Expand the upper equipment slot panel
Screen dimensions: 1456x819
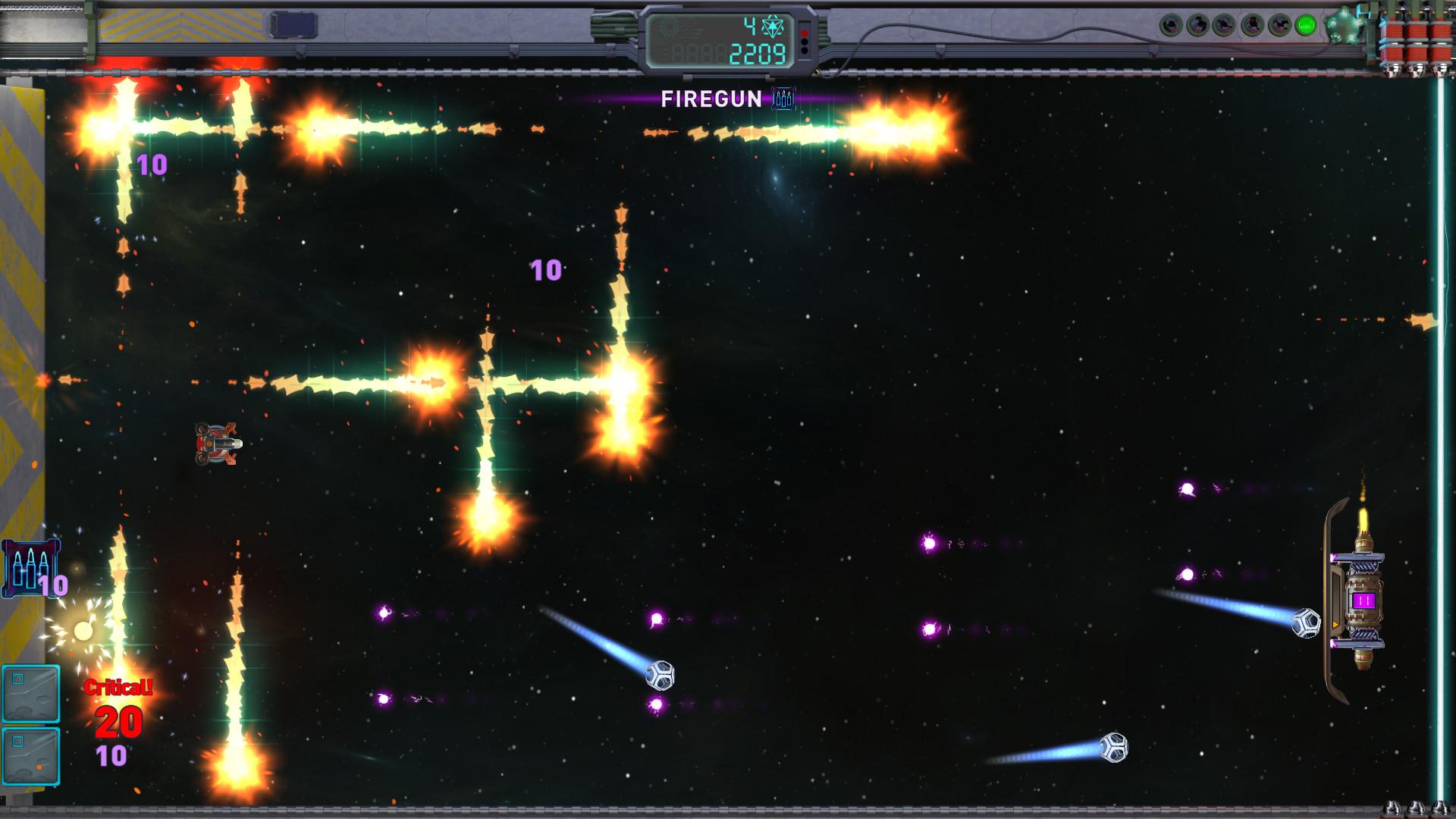point(31,694)
